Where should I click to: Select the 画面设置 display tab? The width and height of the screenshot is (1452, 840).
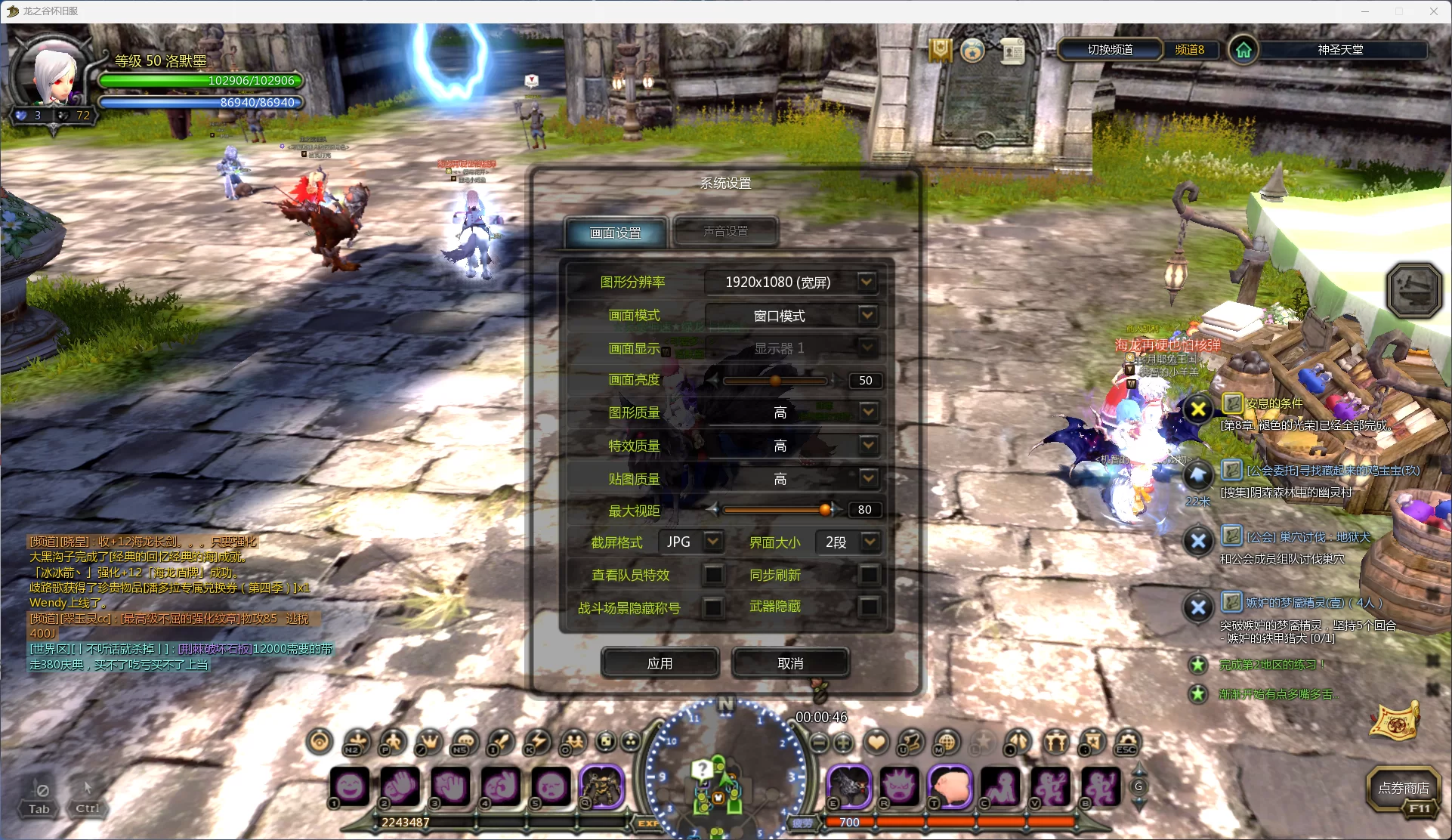(616, 233)
